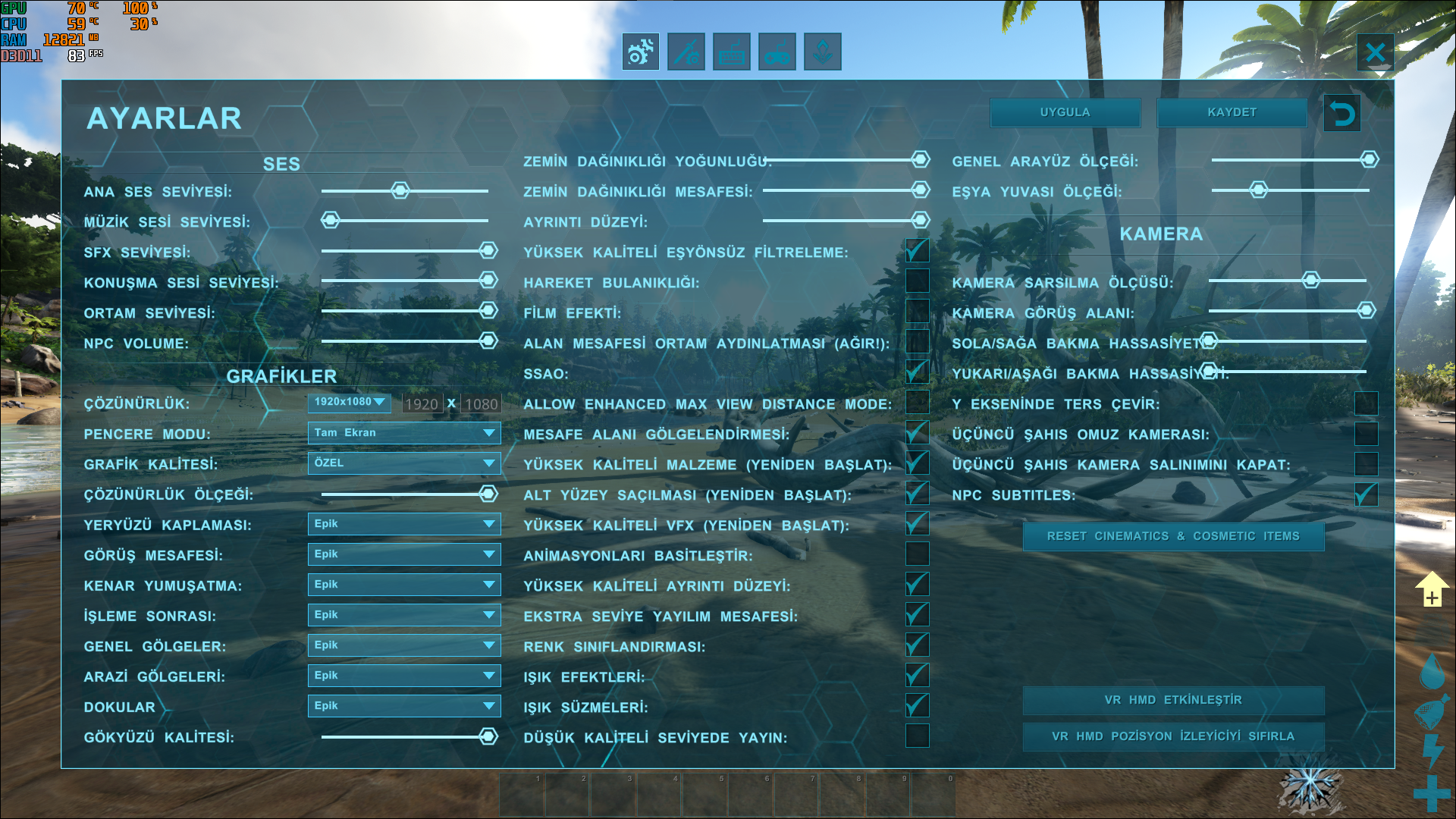Switch to the gamepad controls tab
This screenshot has width=1456, height=819.
point(777,51)
